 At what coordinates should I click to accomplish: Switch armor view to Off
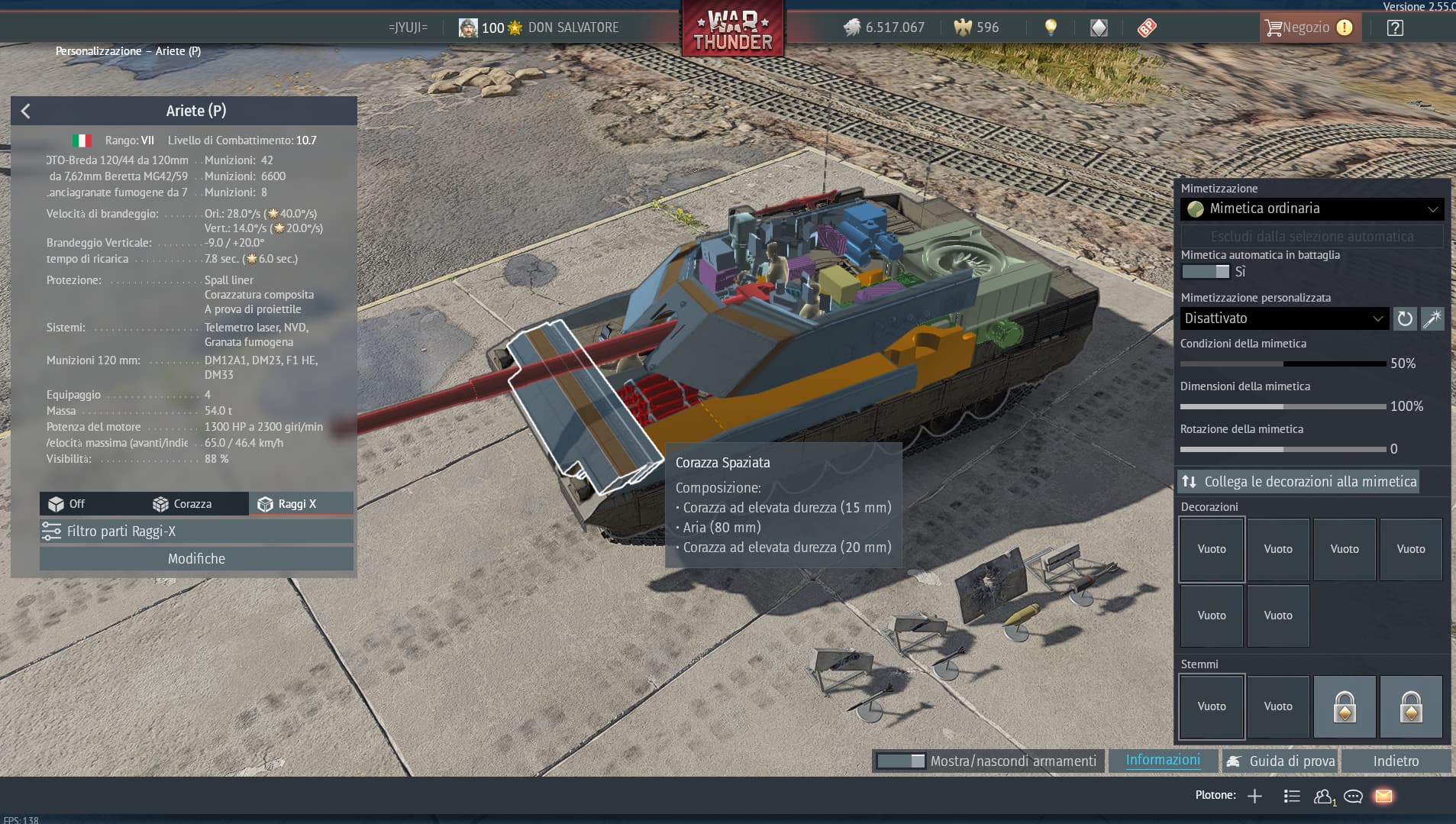click(67, 504)
